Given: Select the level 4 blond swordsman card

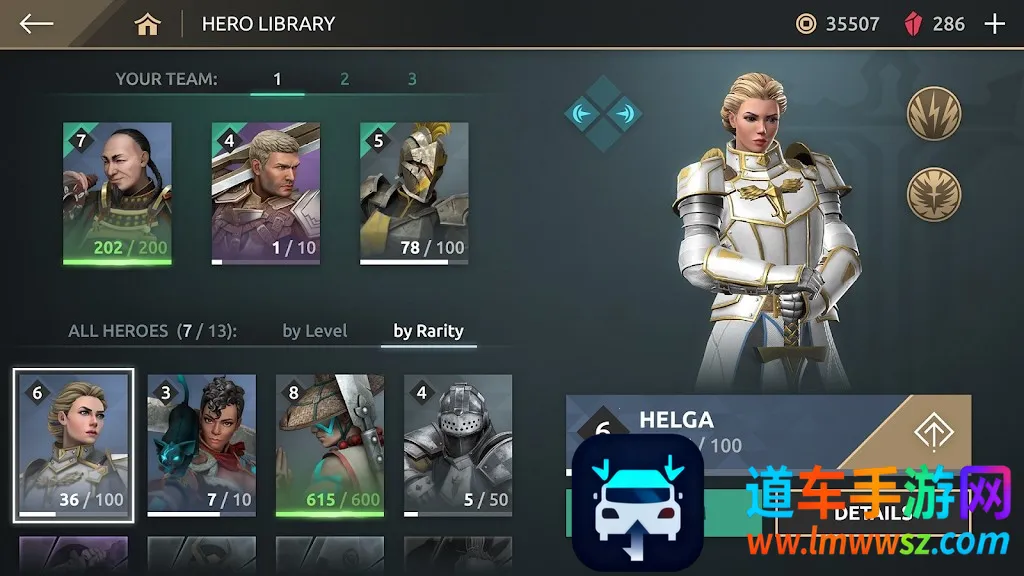Looking at the screenshot, I should (266, 193).
